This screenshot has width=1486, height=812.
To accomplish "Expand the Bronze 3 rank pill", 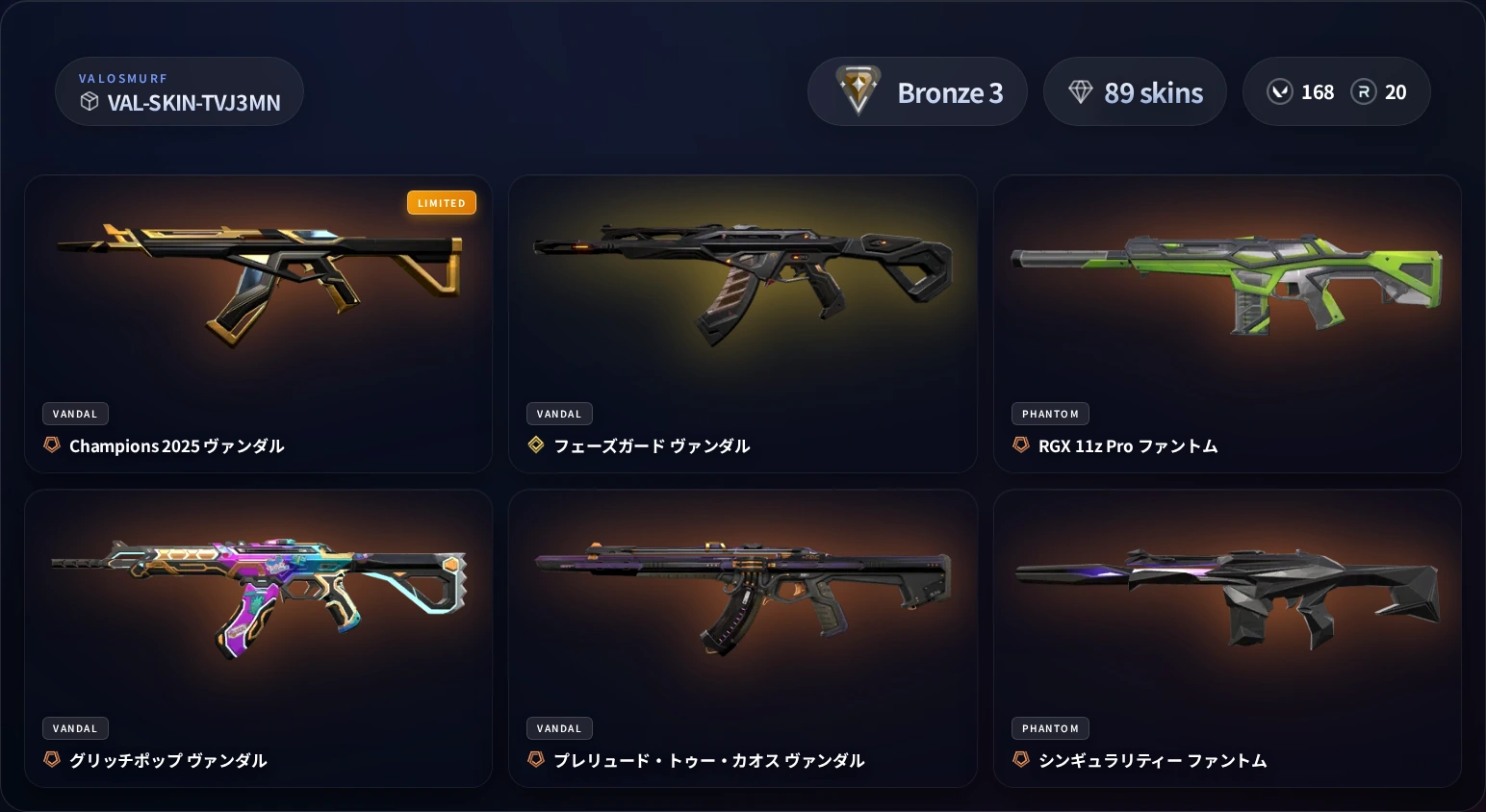I will coord(917,91).
